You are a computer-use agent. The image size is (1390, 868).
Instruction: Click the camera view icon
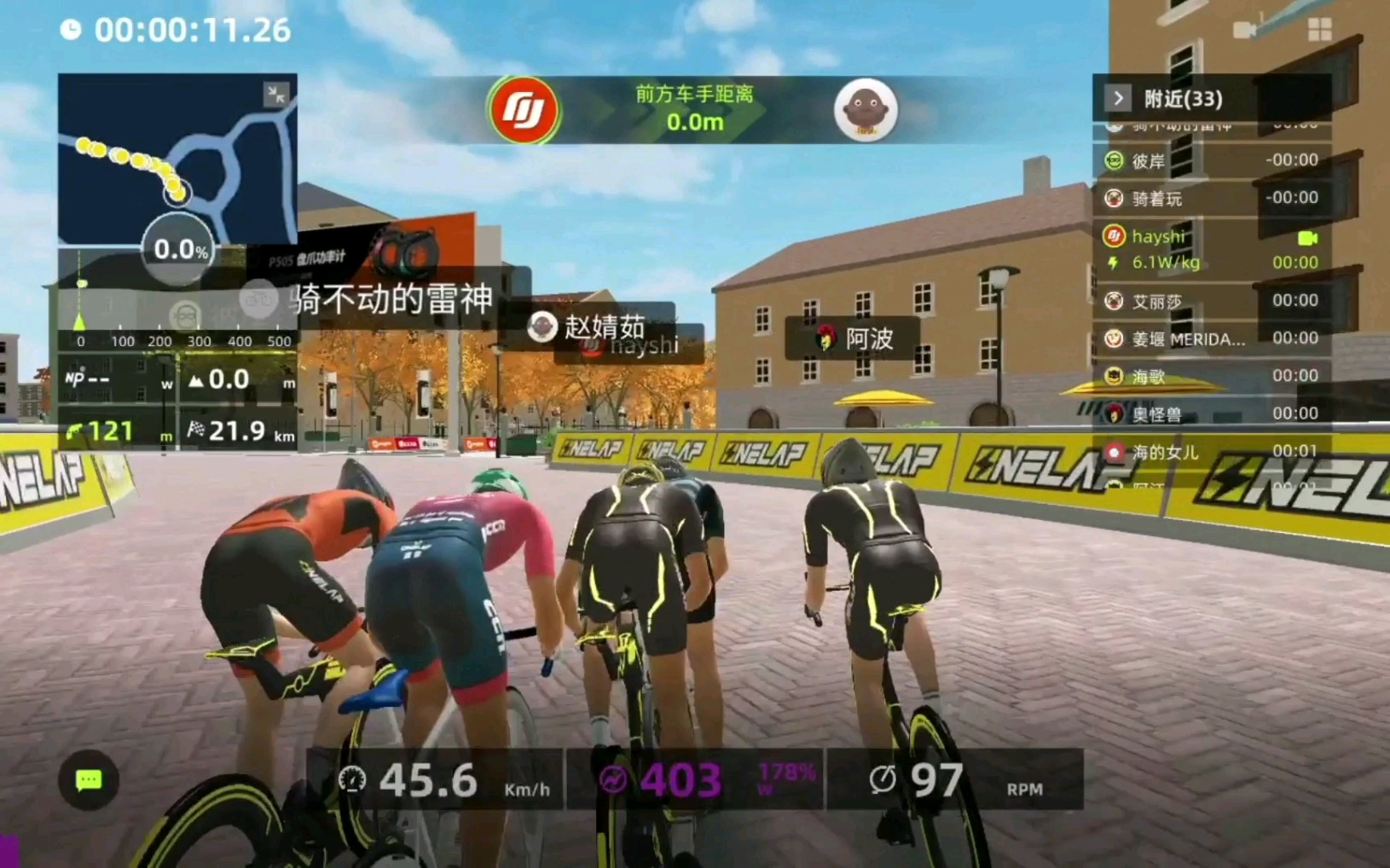pyautogui.click(x=1245, y=30)
